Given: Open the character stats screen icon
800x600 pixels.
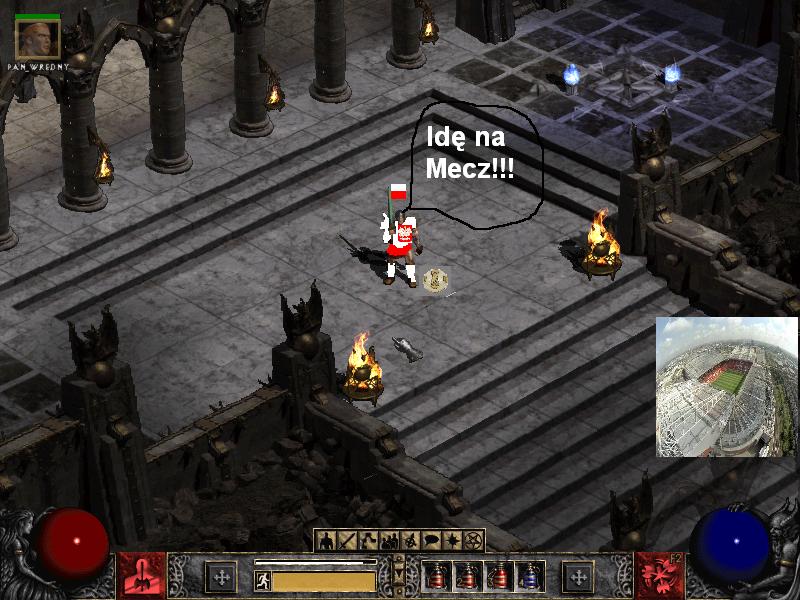Looking at the screenshot, I should coord(327,541).
